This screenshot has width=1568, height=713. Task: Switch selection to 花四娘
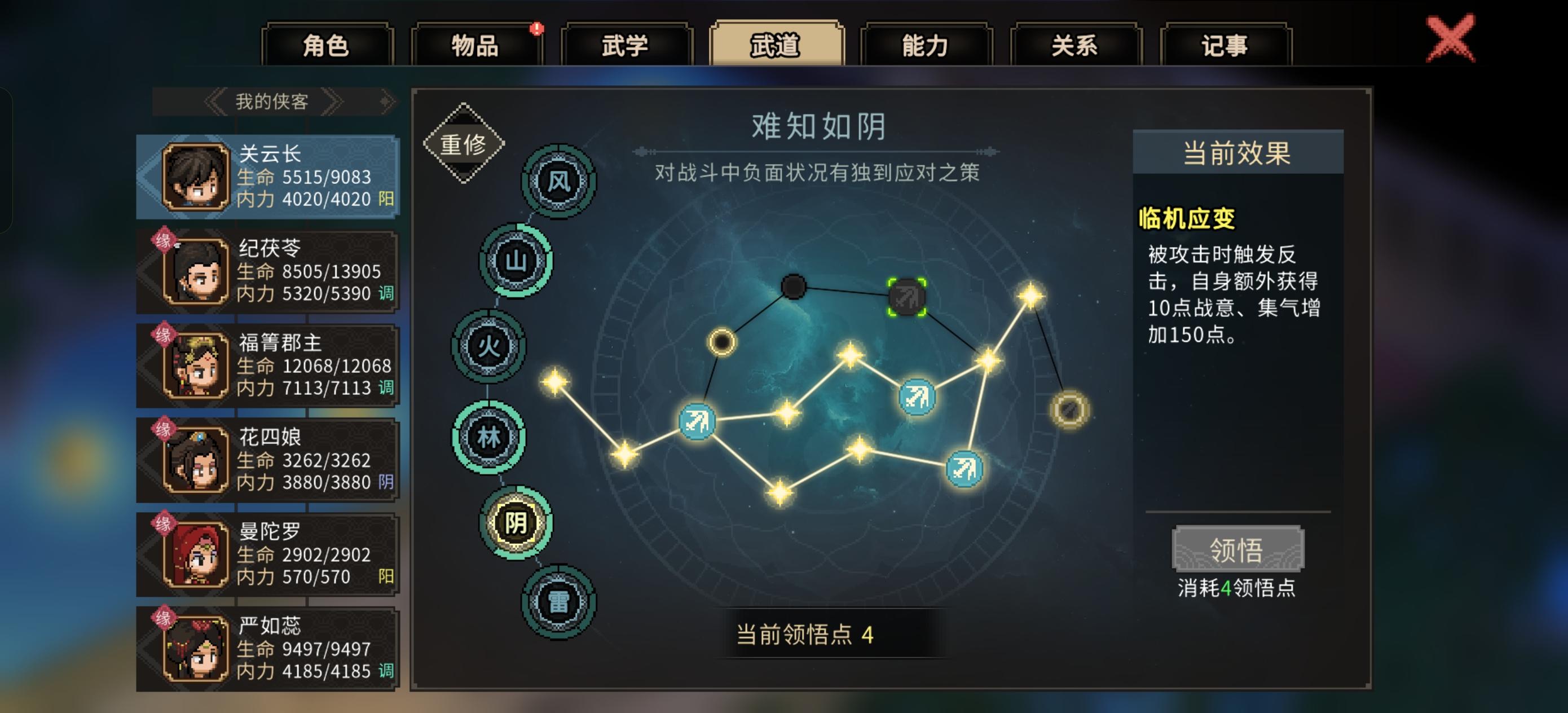click(268, 457)
